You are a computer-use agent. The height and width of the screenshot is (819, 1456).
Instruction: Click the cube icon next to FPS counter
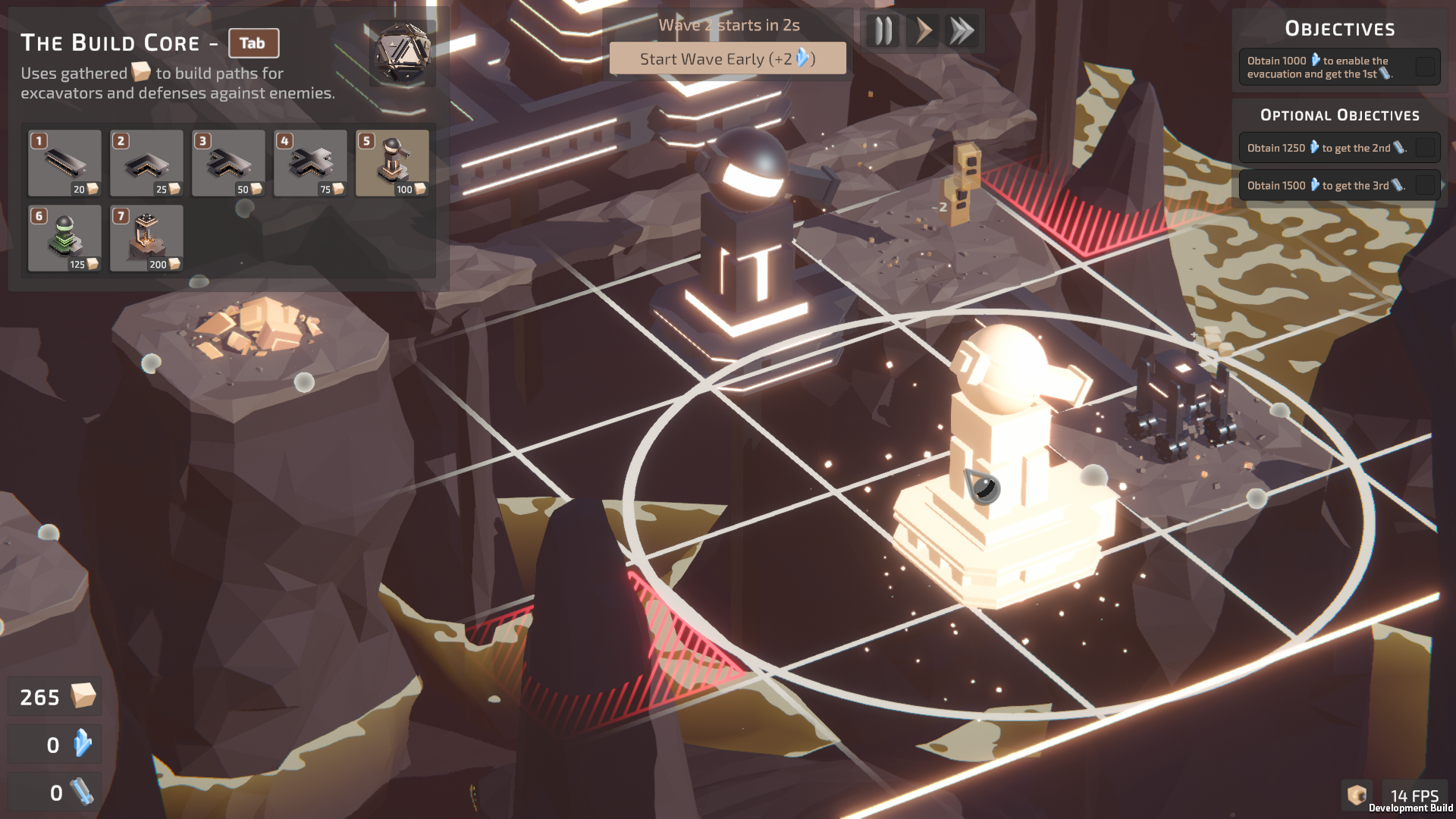[1357, 795]
